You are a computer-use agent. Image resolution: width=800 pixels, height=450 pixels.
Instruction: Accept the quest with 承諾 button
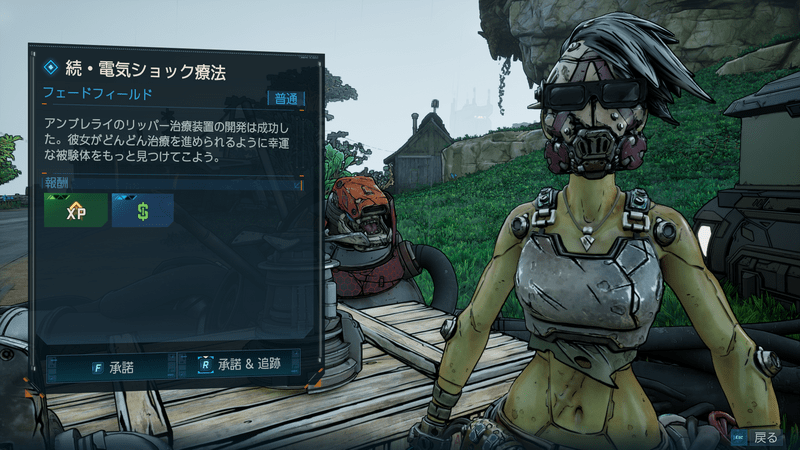(x=110, y=367)
